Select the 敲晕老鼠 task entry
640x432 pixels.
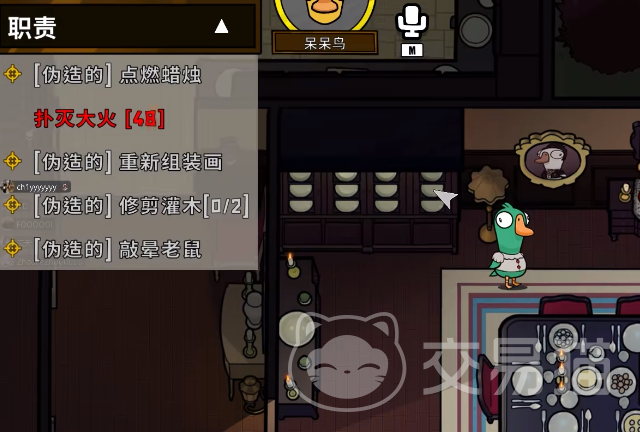(x=117, y=249)
